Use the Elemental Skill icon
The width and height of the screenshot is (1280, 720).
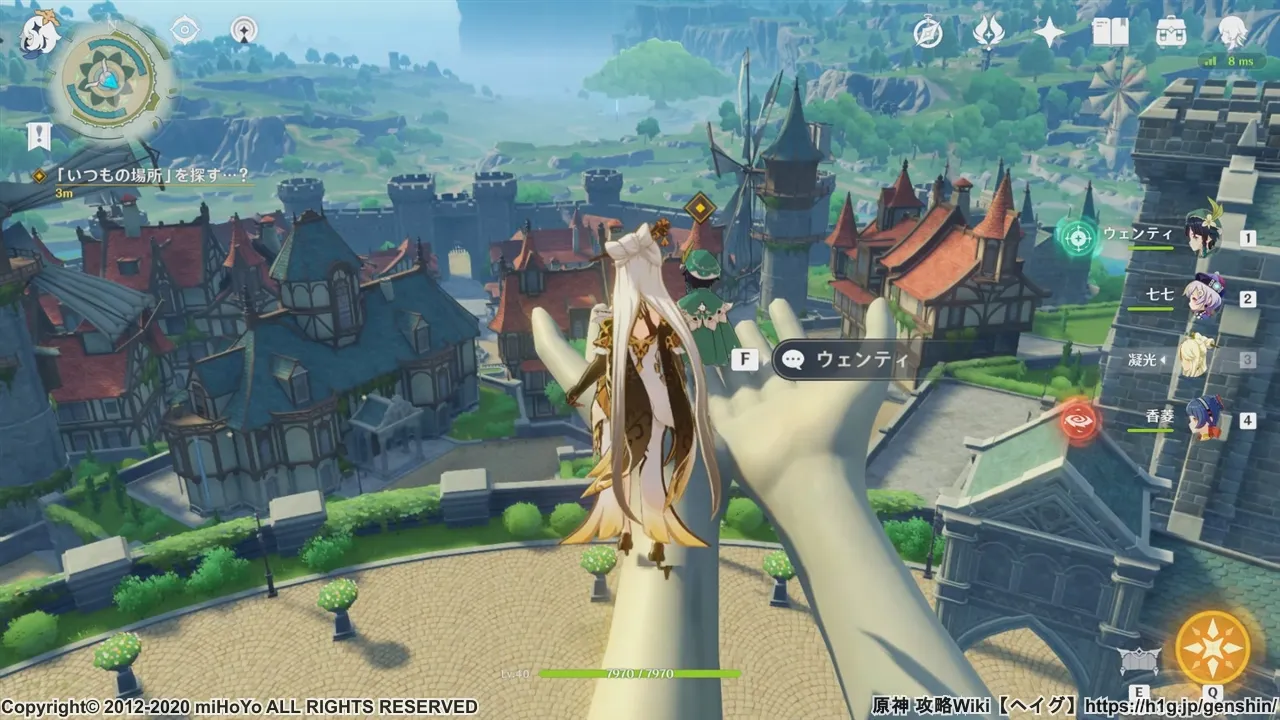pos(1139,660)
